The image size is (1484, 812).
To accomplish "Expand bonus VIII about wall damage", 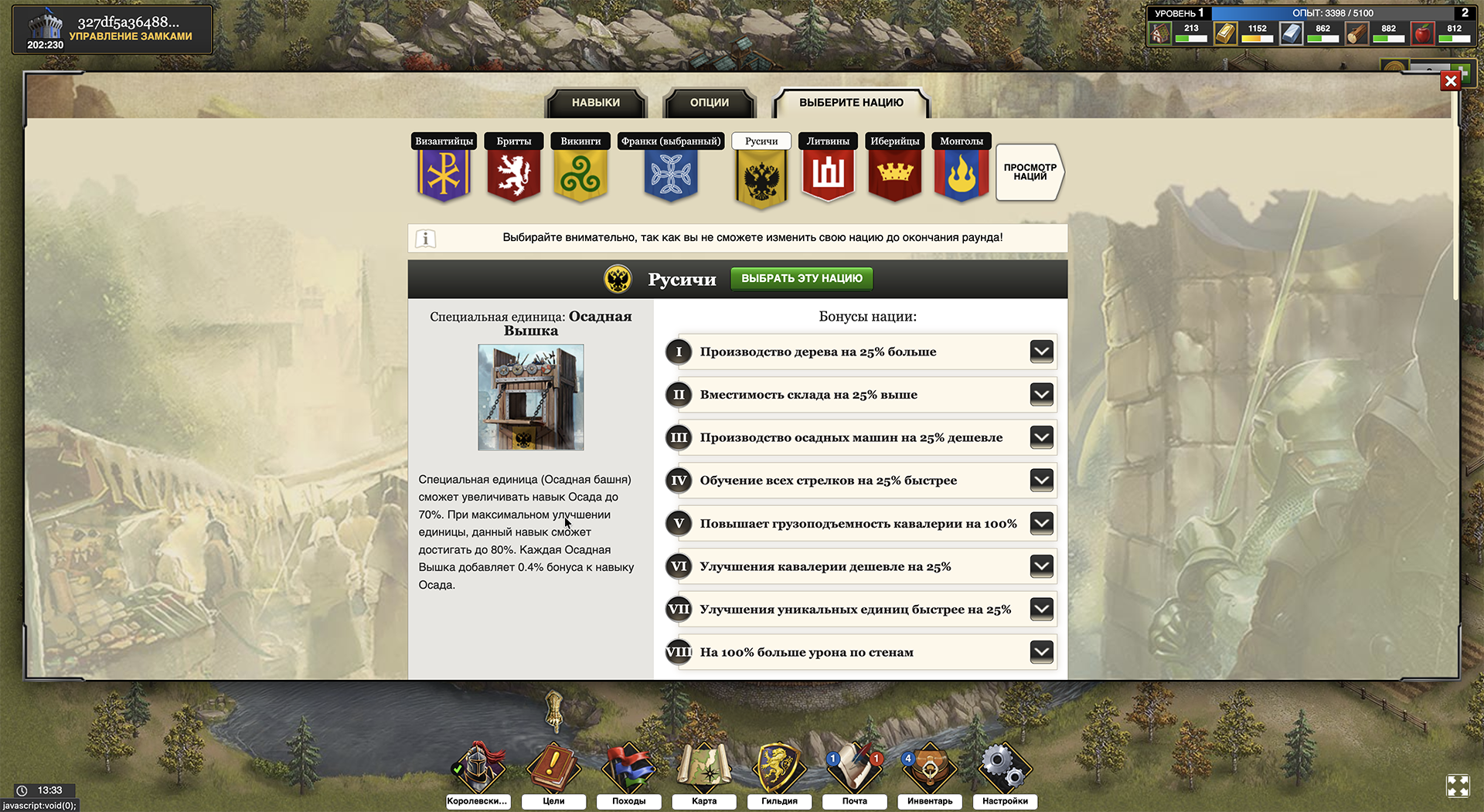I will coord(1041,651).
